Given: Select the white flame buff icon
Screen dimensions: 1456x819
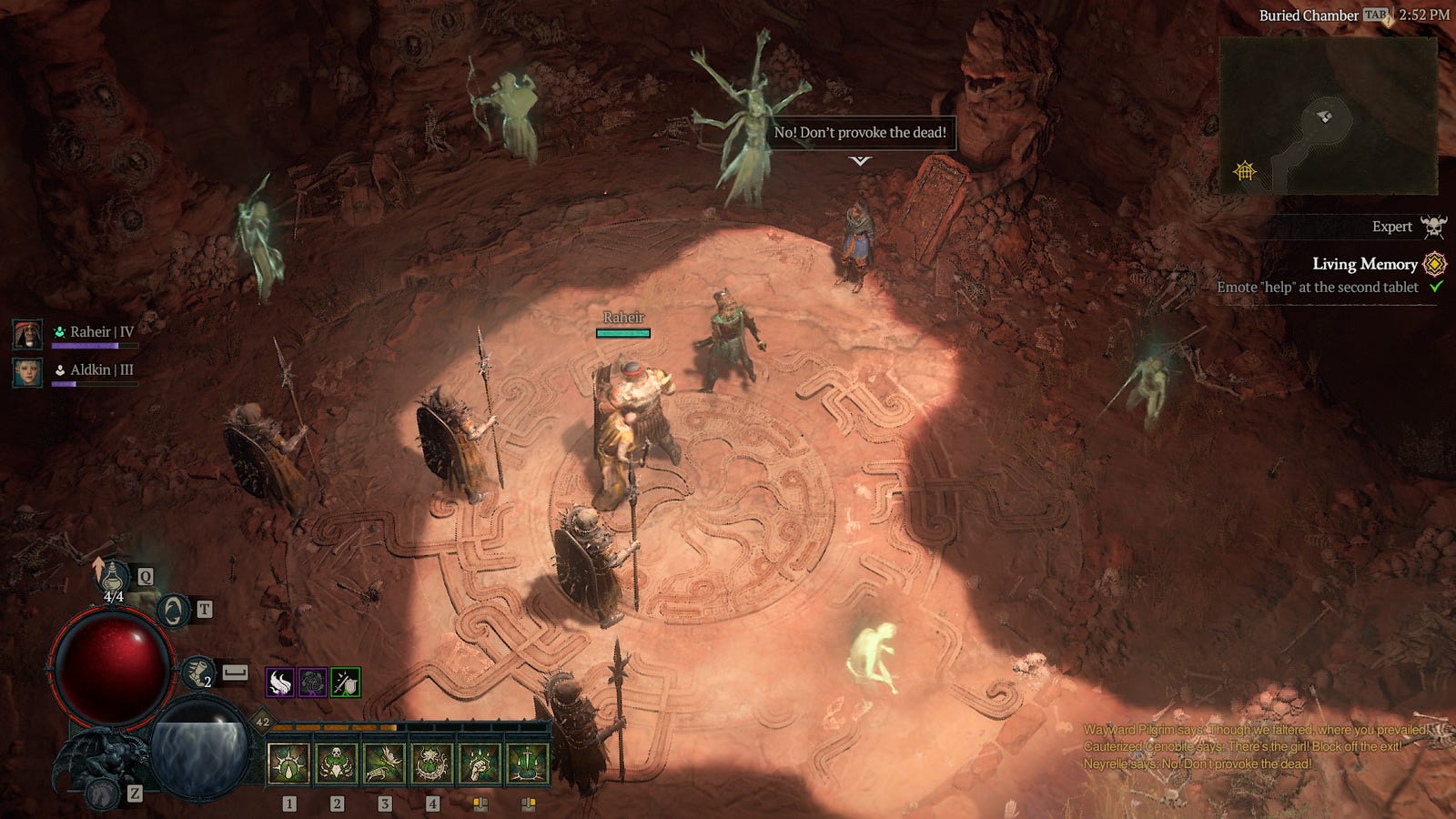Looking at the screenshot, I should click(x=280, y=682).
